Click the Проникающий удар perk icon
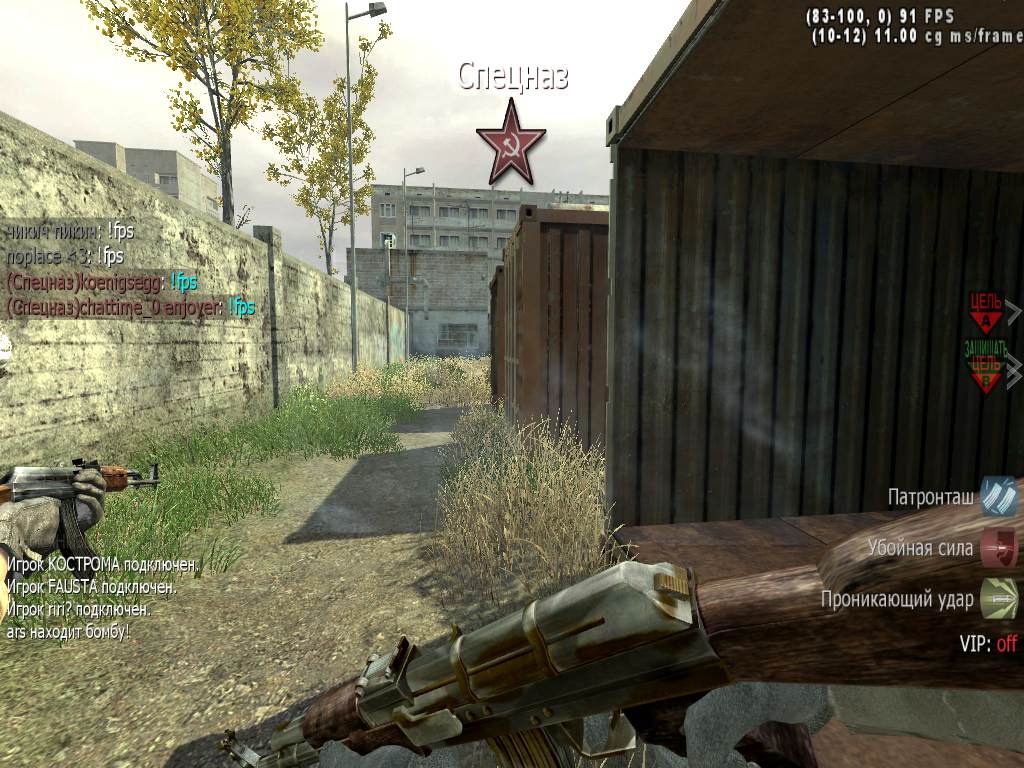The image size is (1024, 768). 998,599
